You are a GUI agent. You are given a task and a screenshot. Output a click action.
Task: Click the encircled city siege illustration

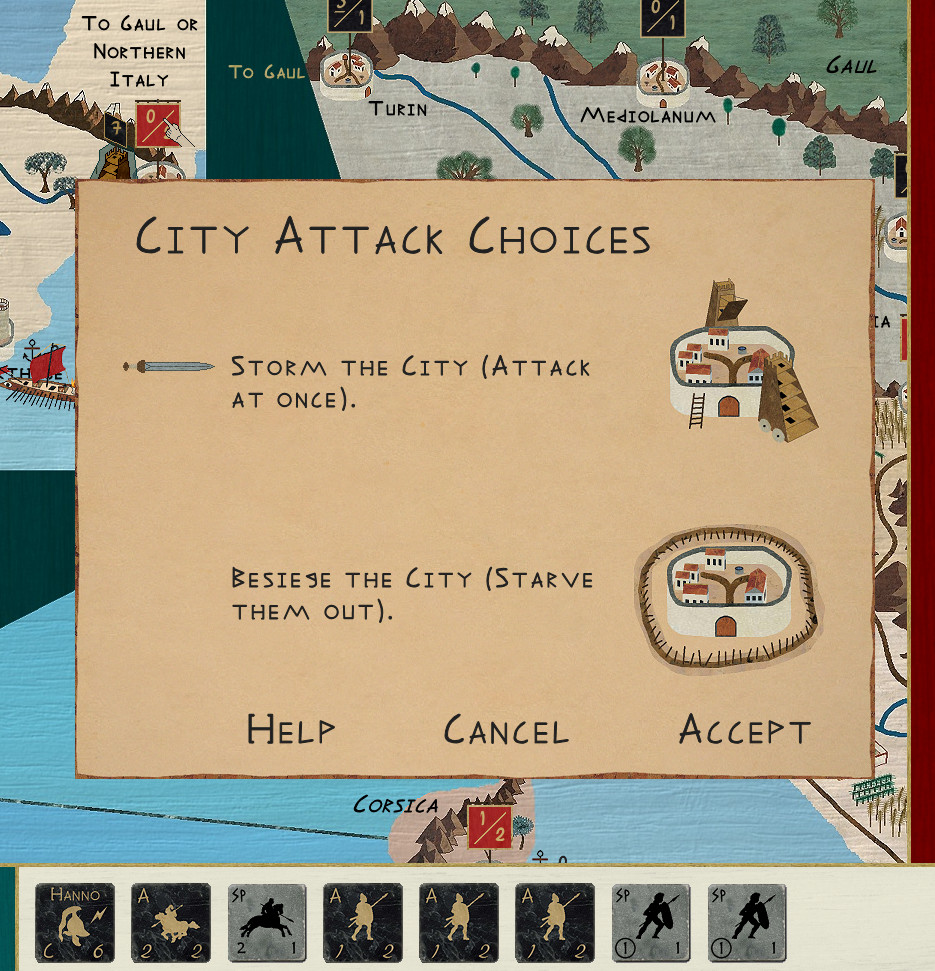pyautogui.click(x=727, y=597)
